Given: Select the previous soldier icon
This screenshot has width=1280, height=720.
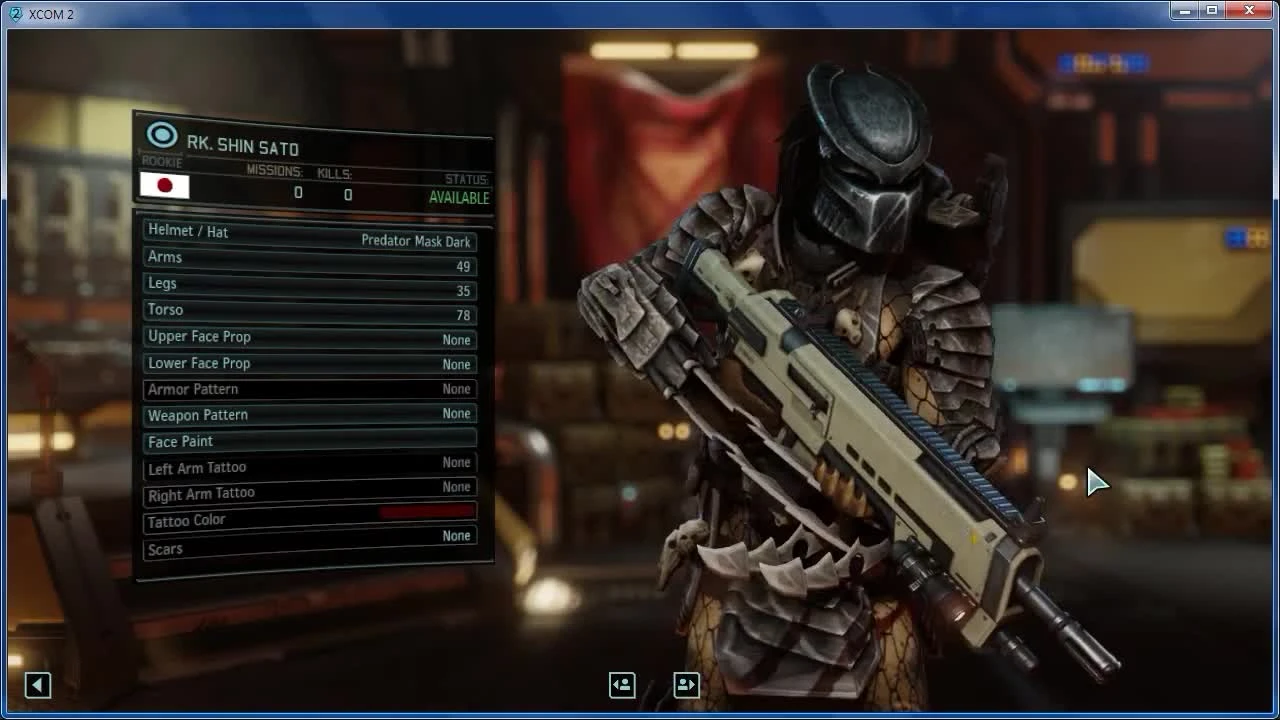Looking at the screenshot, I should click(621, 685).
